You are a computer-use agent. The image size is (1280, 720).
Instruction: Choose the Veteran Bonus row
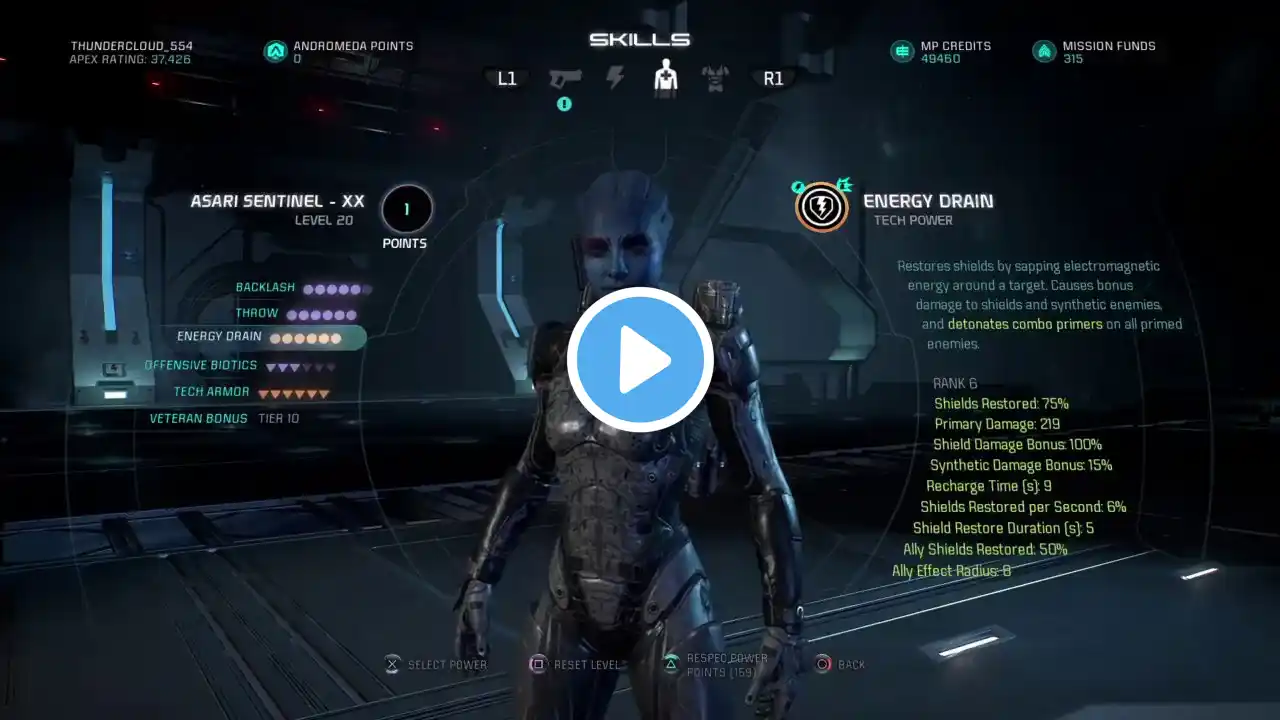(x=199, y=419)
